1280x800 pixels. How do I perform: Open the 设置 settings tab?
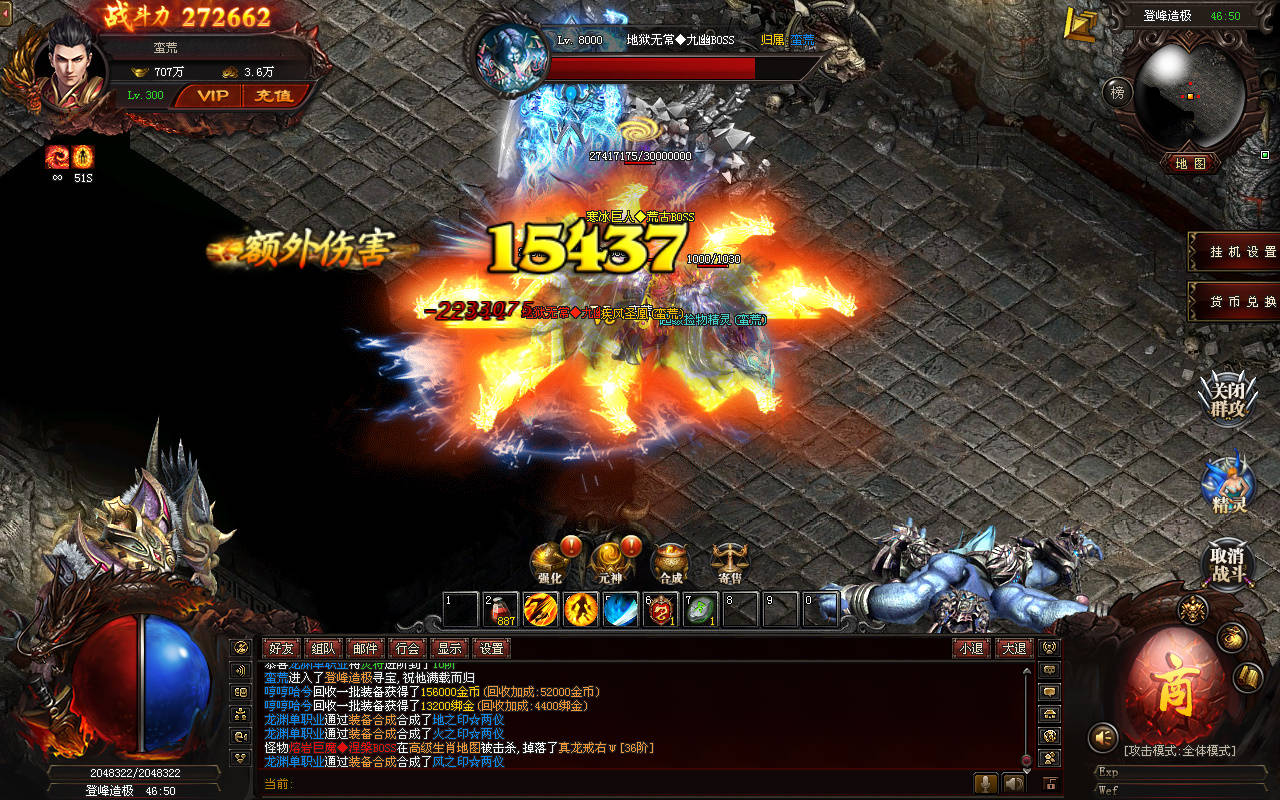[x=491, y=648]
